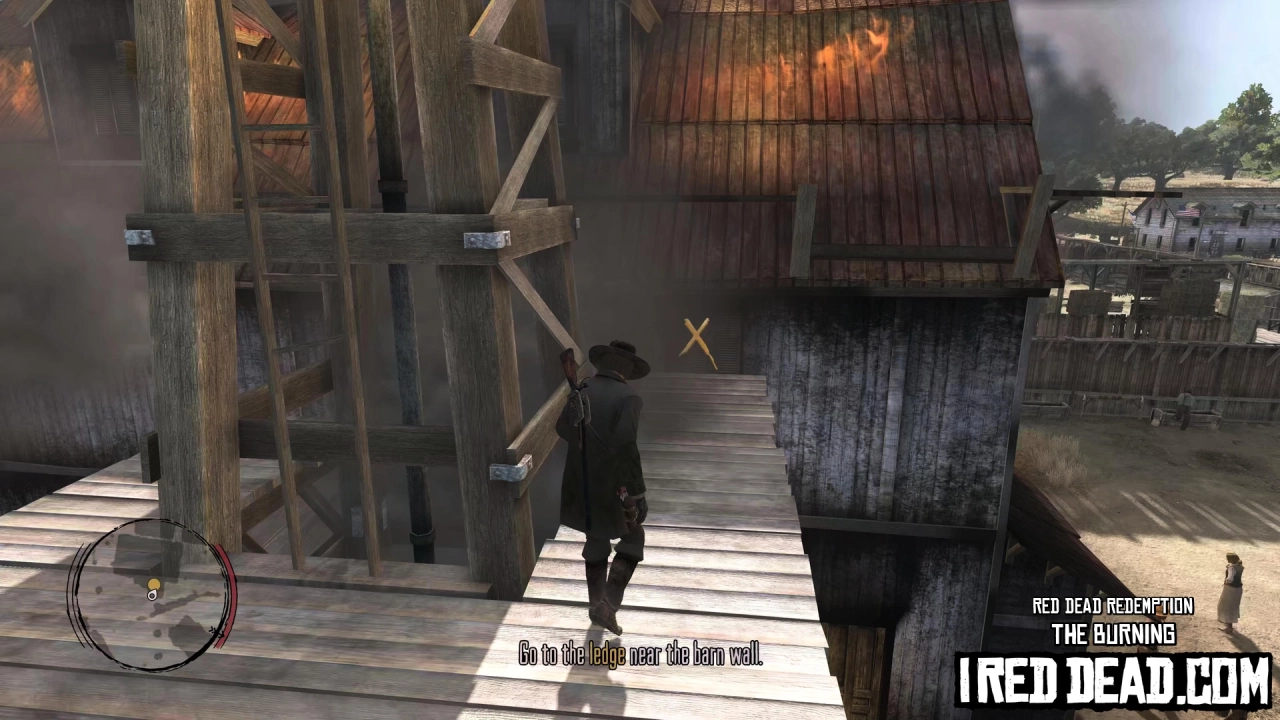Image resolution: width=1280 pixels, height=720 pixels.
Task: Click the 'RED DEAD REDEMPTION' label
Action: coord(1113,606)
